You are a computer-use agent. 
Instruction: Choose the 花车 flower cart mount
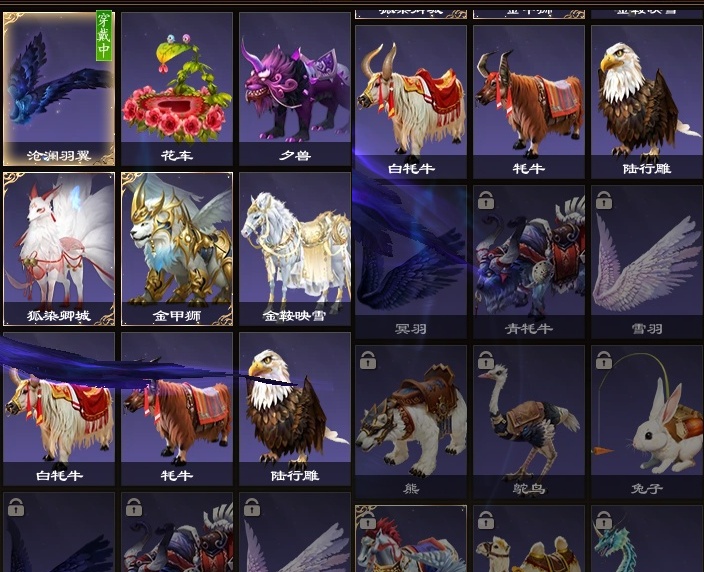pyautogui.click(x=176, y=90)
